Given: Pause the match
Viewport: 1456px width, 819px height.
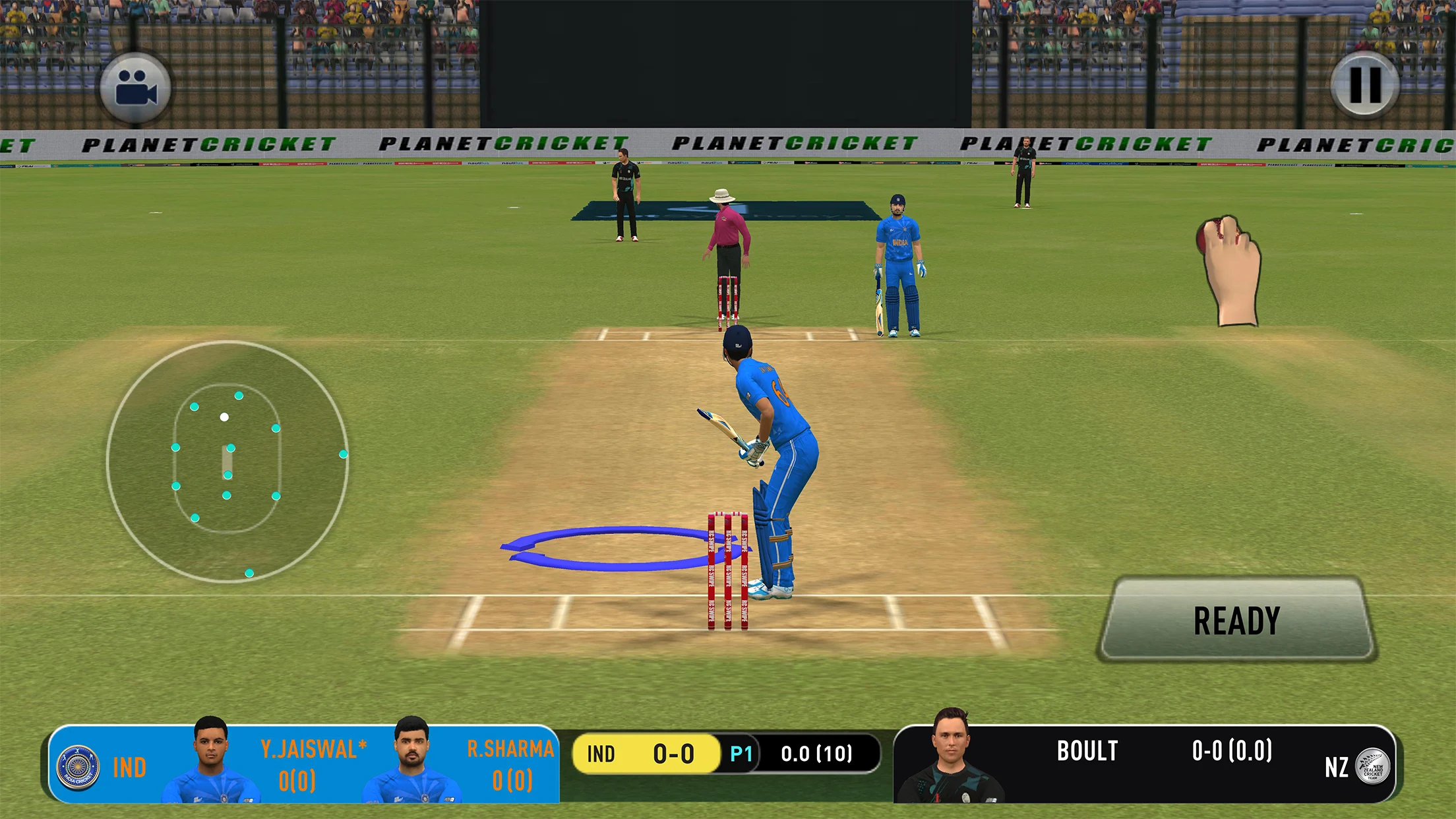Looking at the screenshot, I should pos(1364,86).
